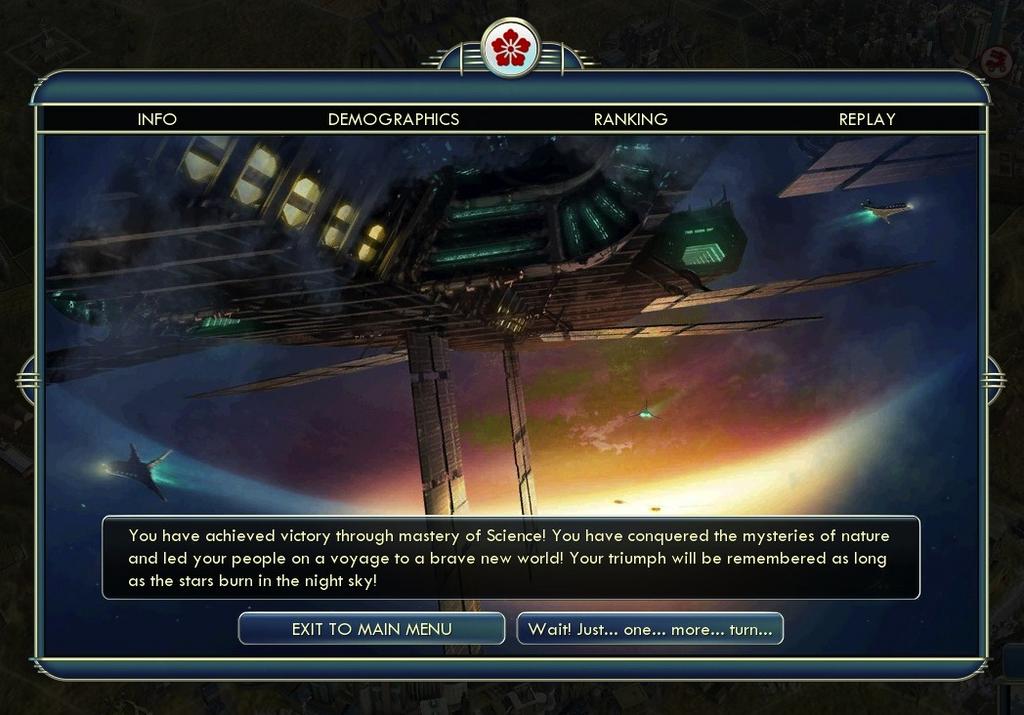The image size is (1024, 715).
Task: Choose 'Wait! Just... one... more... turn...'
Action: (x=650, y=629)
